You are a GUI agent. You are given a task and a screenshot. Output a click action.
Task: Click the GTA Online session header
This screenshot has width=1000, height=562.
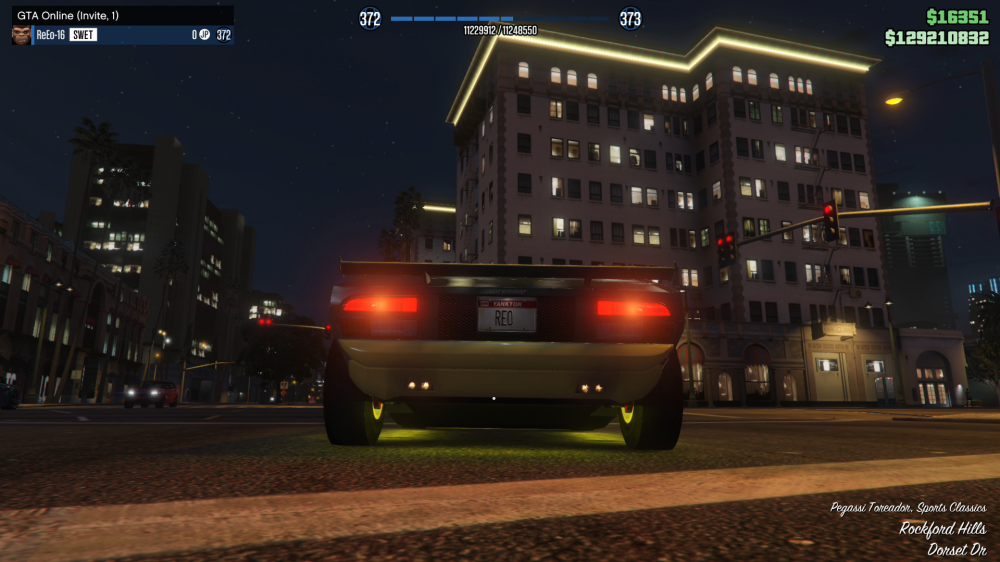coord(122,15)
